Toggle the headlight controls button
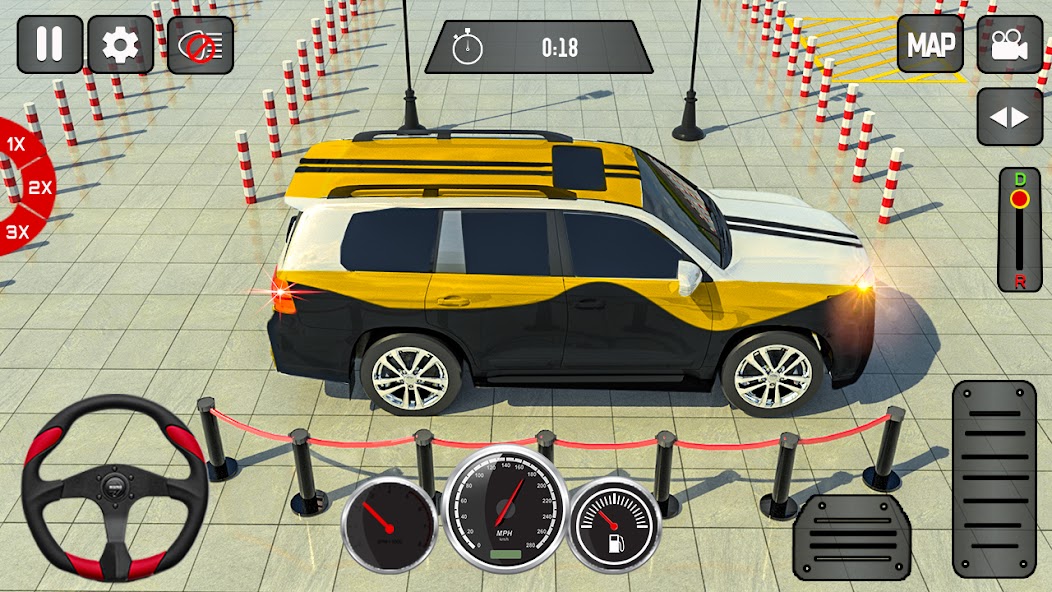 [x=200, y=45]
